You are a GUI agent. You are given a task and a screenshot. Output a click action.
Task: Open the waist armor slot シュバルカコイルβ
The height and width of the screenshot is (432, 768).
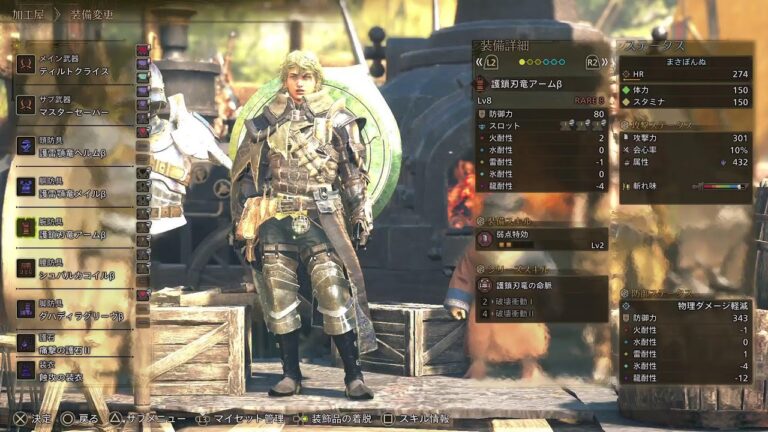[x=75, y=268]
